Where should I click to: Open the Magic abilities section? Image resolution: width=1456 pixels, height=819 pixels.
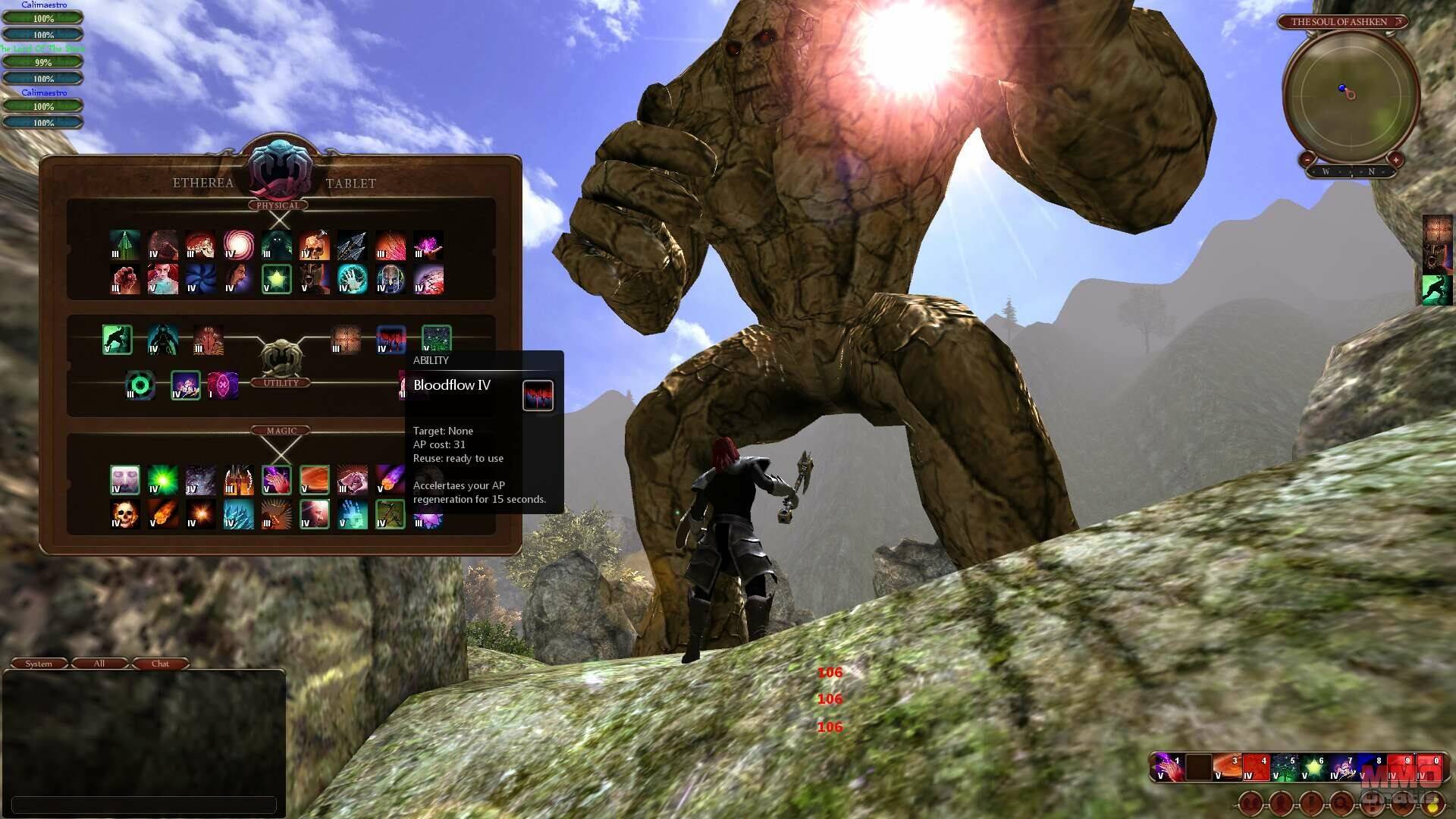point(281,431)
